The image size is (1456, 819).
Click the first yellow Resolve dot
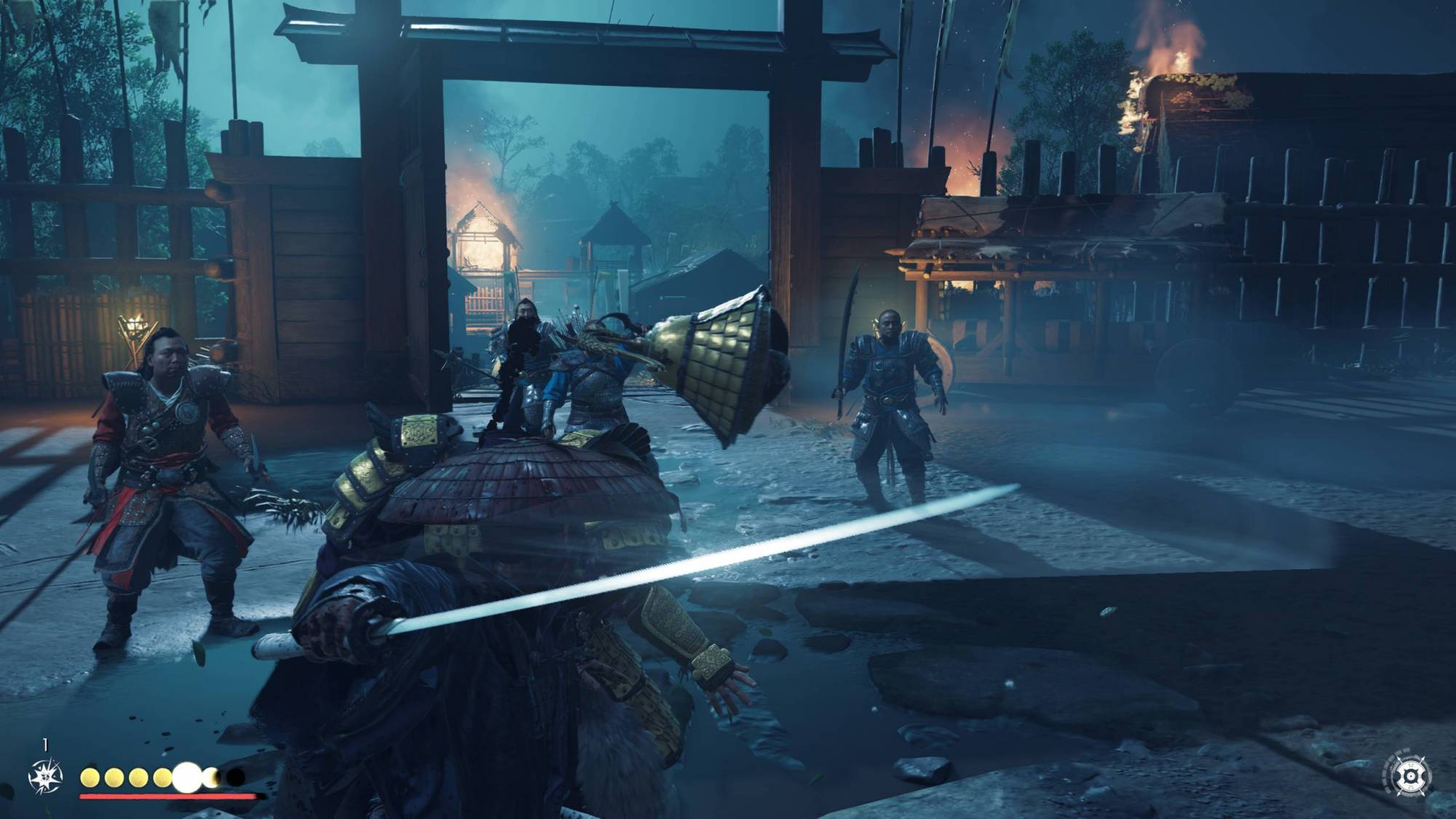[x=90, y=778]
